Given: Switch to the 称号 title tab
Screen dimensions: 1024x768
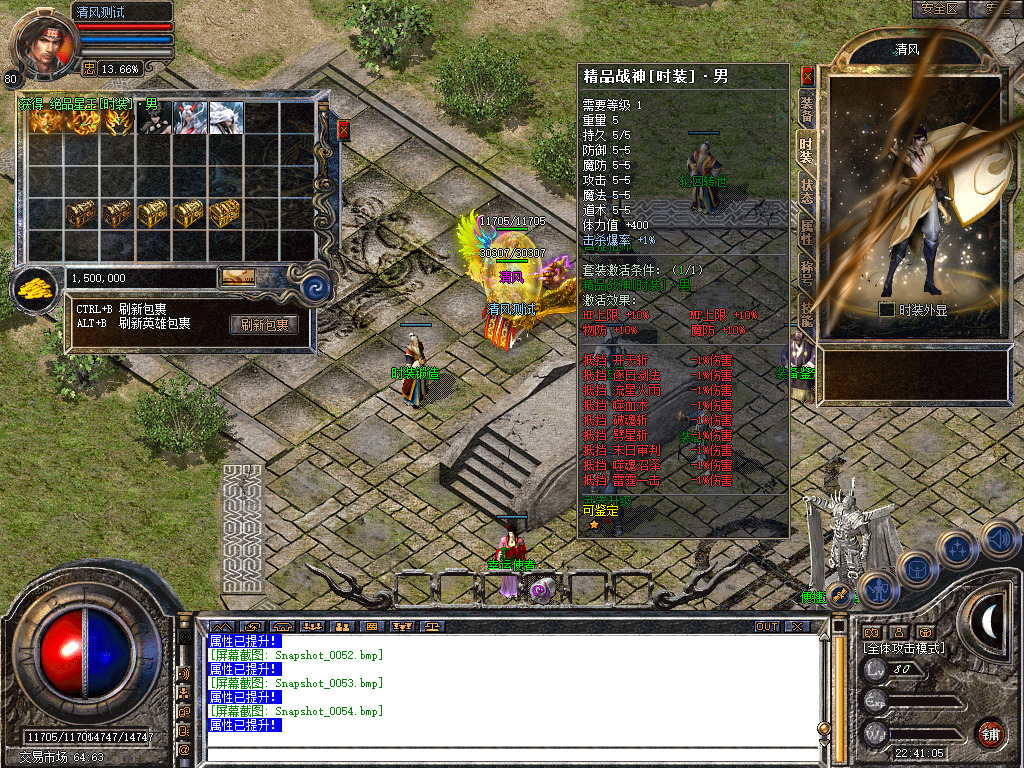Looking at the screenshot, I should click(x=806, y=272).
